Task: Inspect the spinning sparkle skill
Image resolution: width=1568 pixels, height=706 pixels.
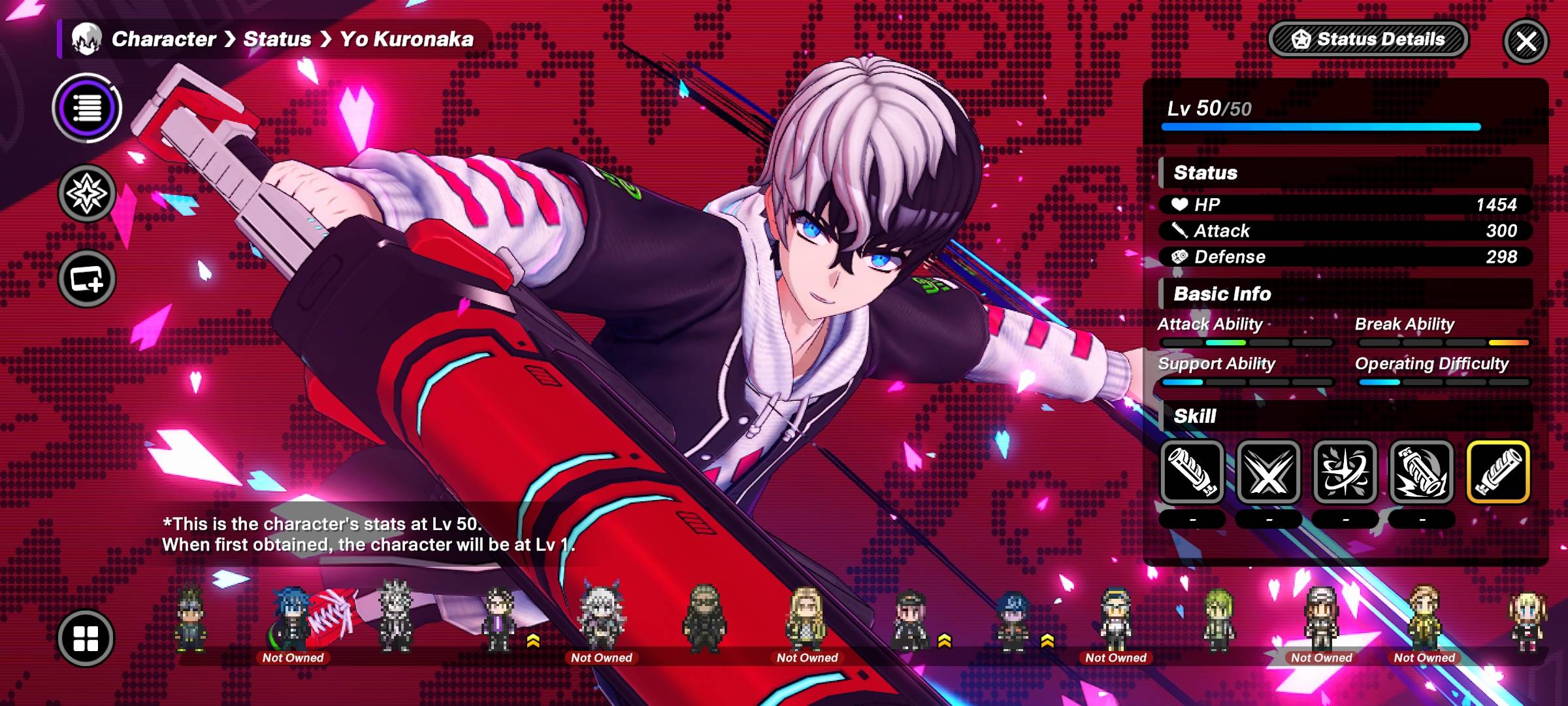Action: [1345, 472]
